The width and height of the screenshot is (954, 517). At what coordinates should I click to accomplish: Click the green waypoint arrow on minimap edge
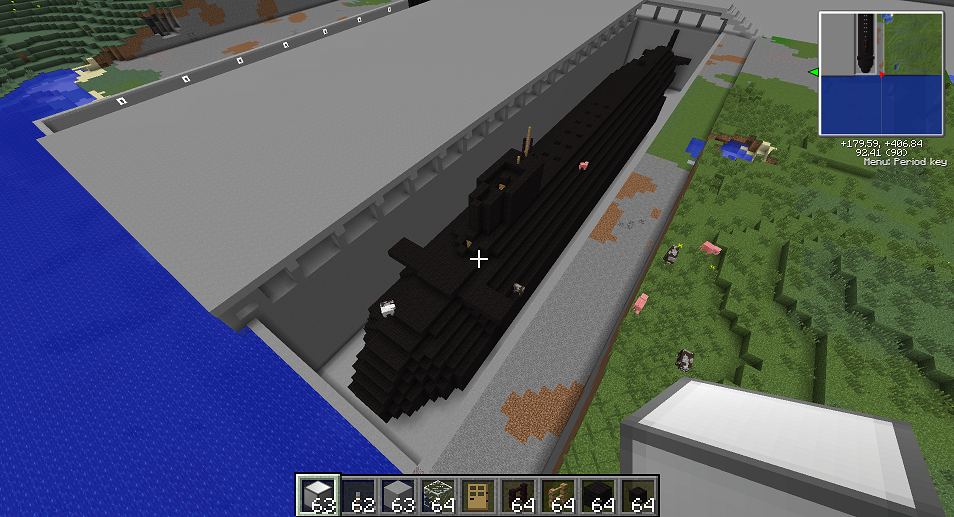pos(814,72)
